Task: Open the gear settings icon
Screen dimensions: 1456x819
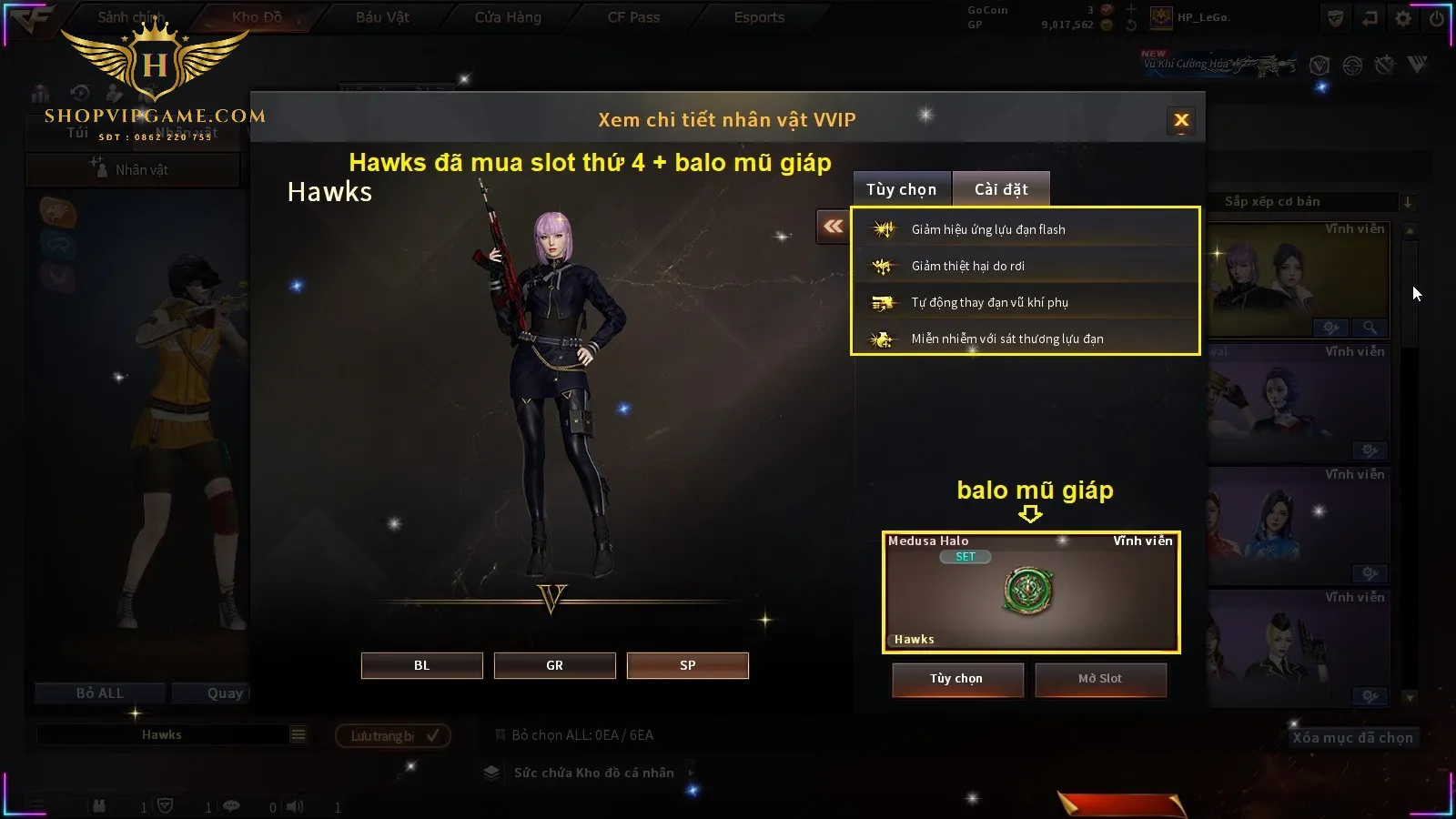Action: 1403,18
